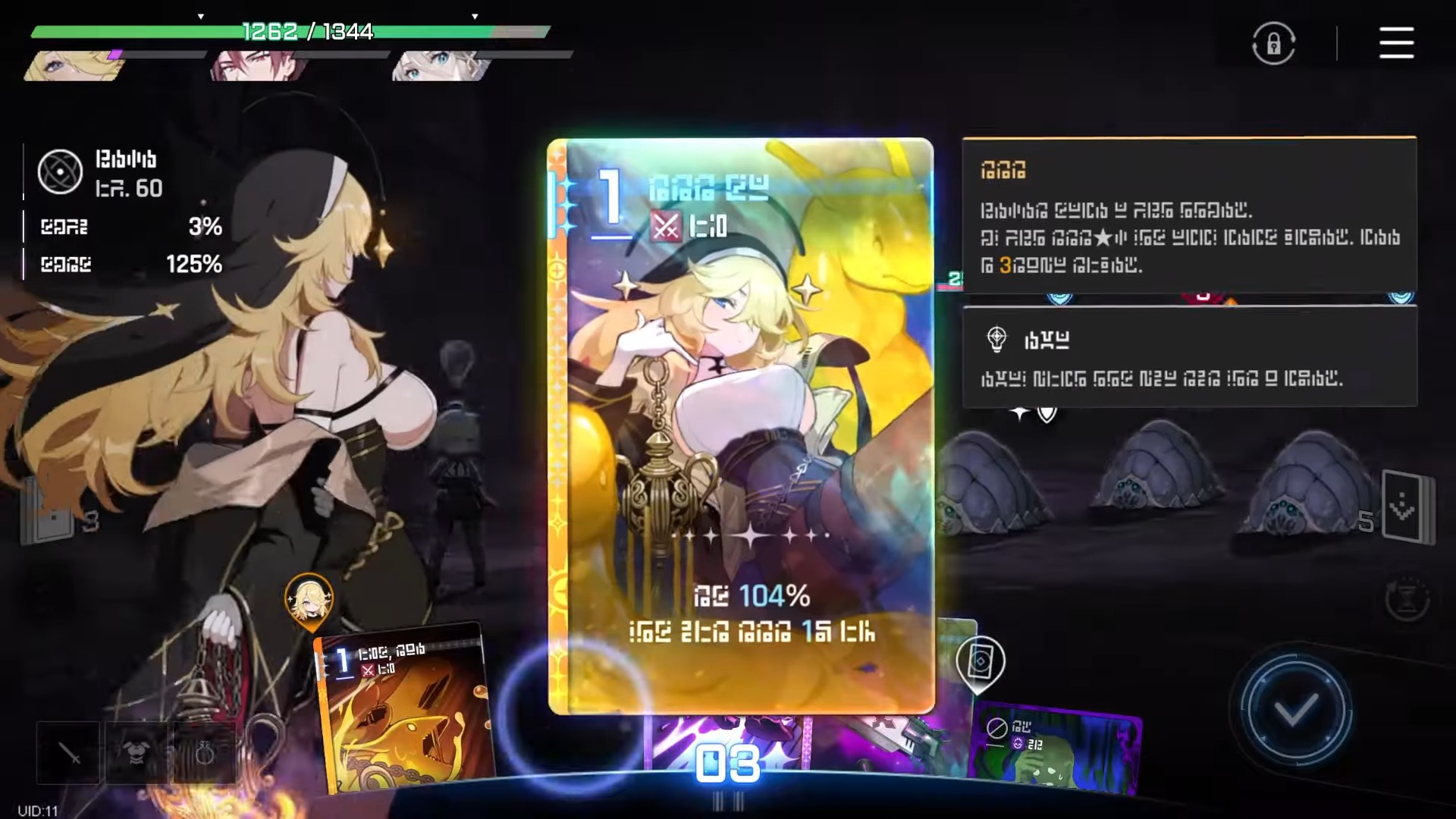Image resolution: width=1456 pixels, height=819 pixels.
Task: Open the discard pile icon showing 5 cards
Action: 1408,504
